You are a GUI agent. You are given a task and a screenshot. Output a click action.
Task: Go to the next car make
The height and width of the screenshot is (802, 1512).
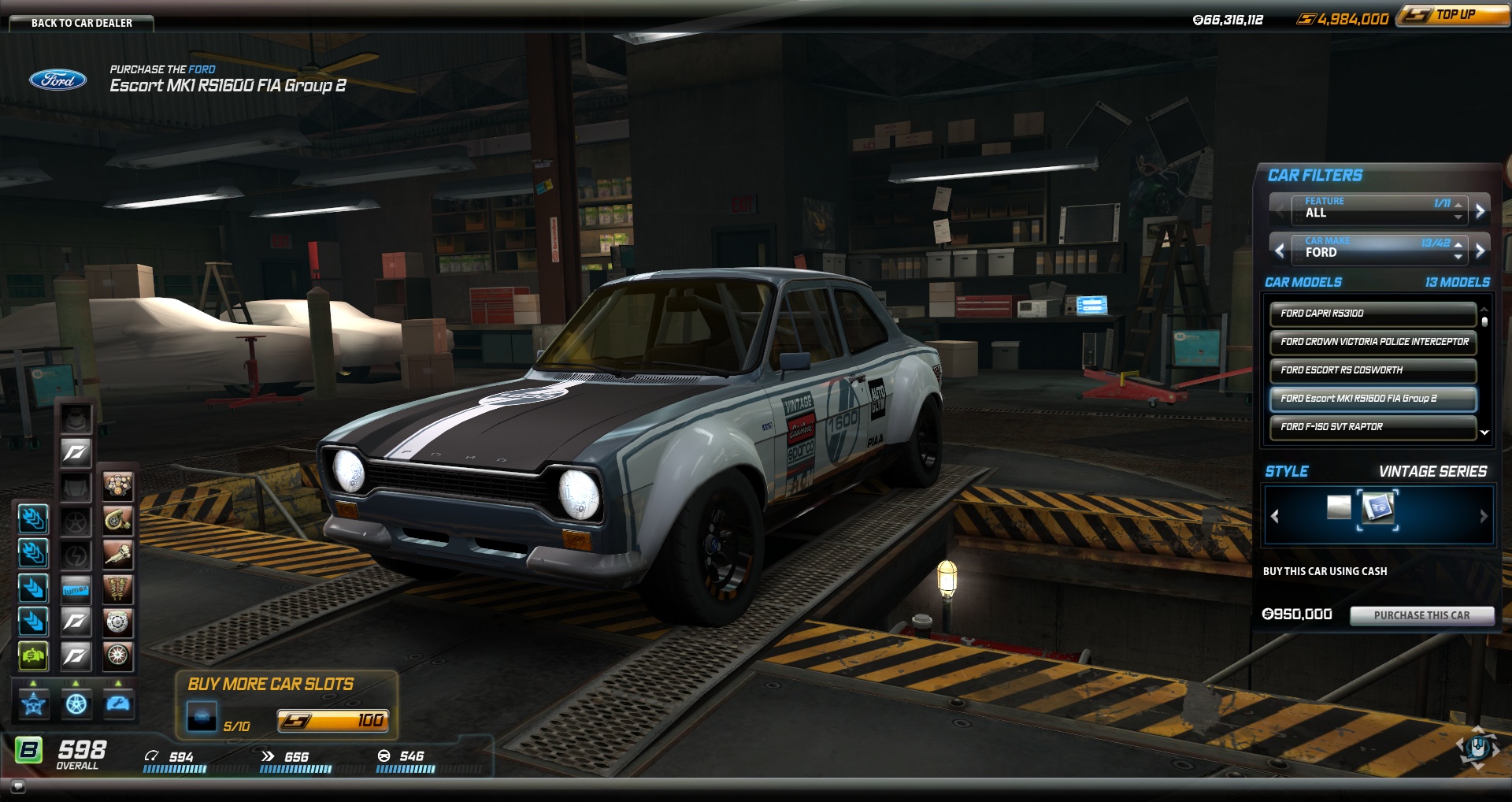(x=1480, y=251)
